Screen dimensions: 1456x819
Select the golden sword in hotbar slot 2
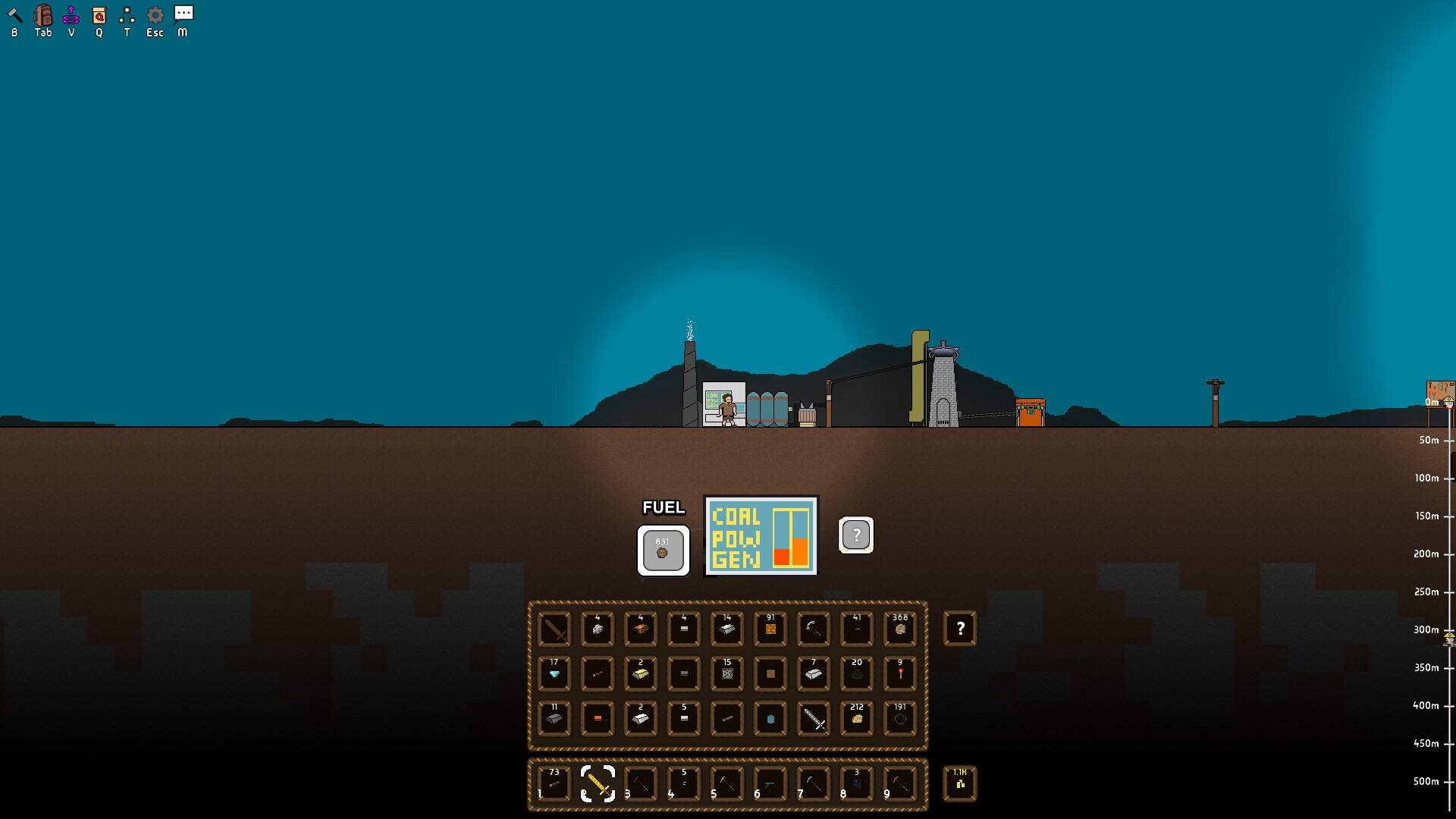[x=598, y=783]
